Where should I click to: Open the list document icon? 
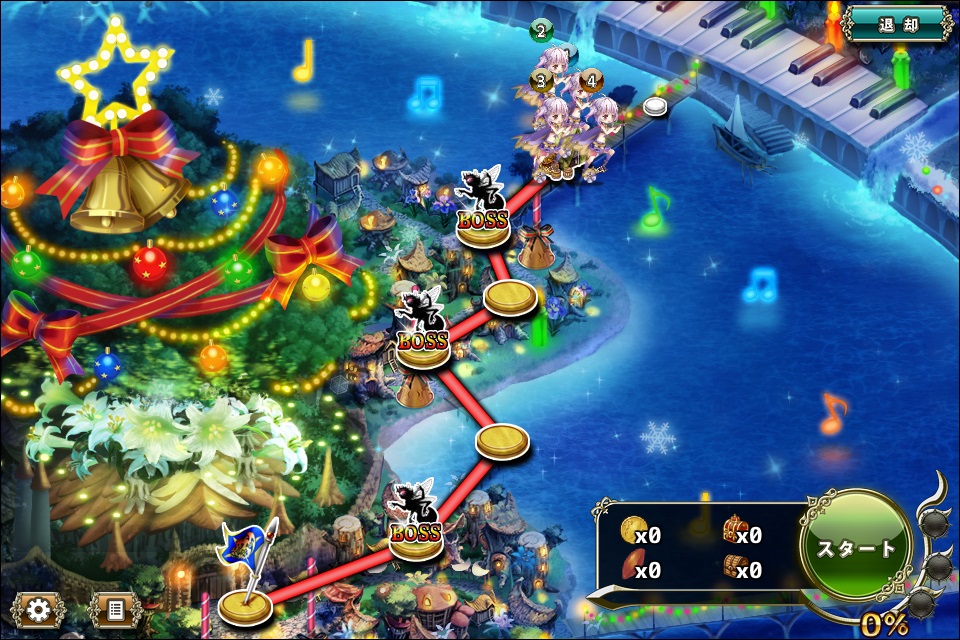pyautogui.click(x=114, y=609)
